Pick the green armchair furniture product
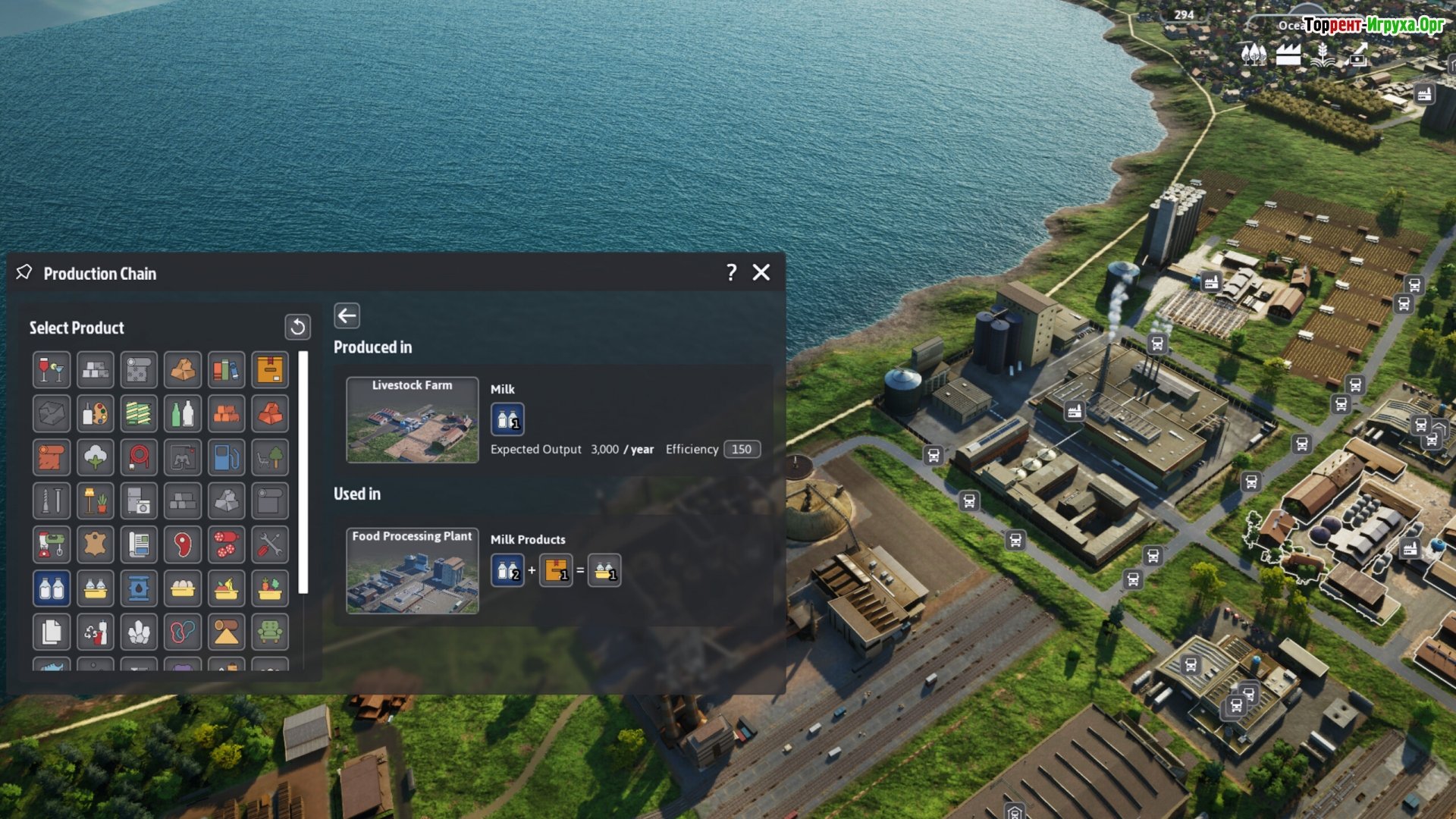Screen dimensions: 1456x819 click(x=270, y=632)
